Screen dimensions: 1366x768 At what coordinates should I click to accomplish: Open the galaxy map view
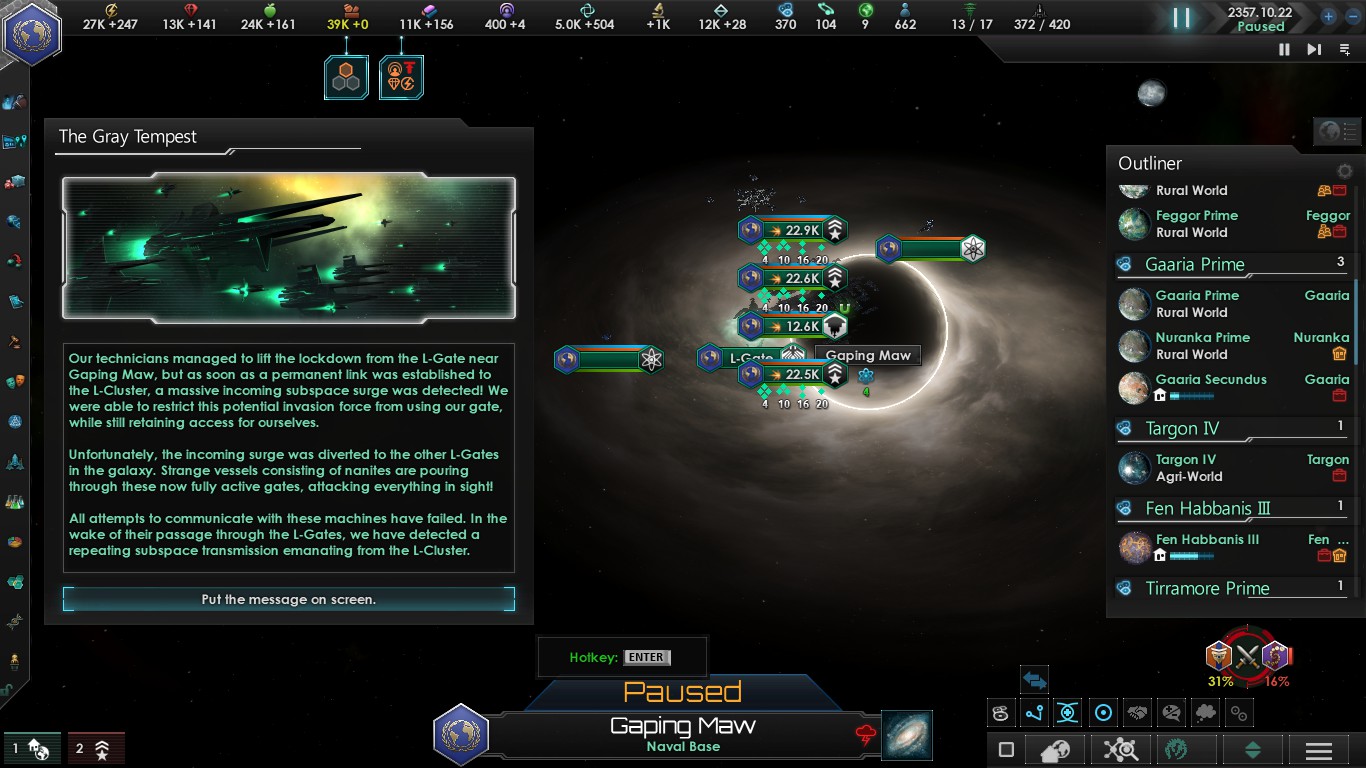coord(907,735)
